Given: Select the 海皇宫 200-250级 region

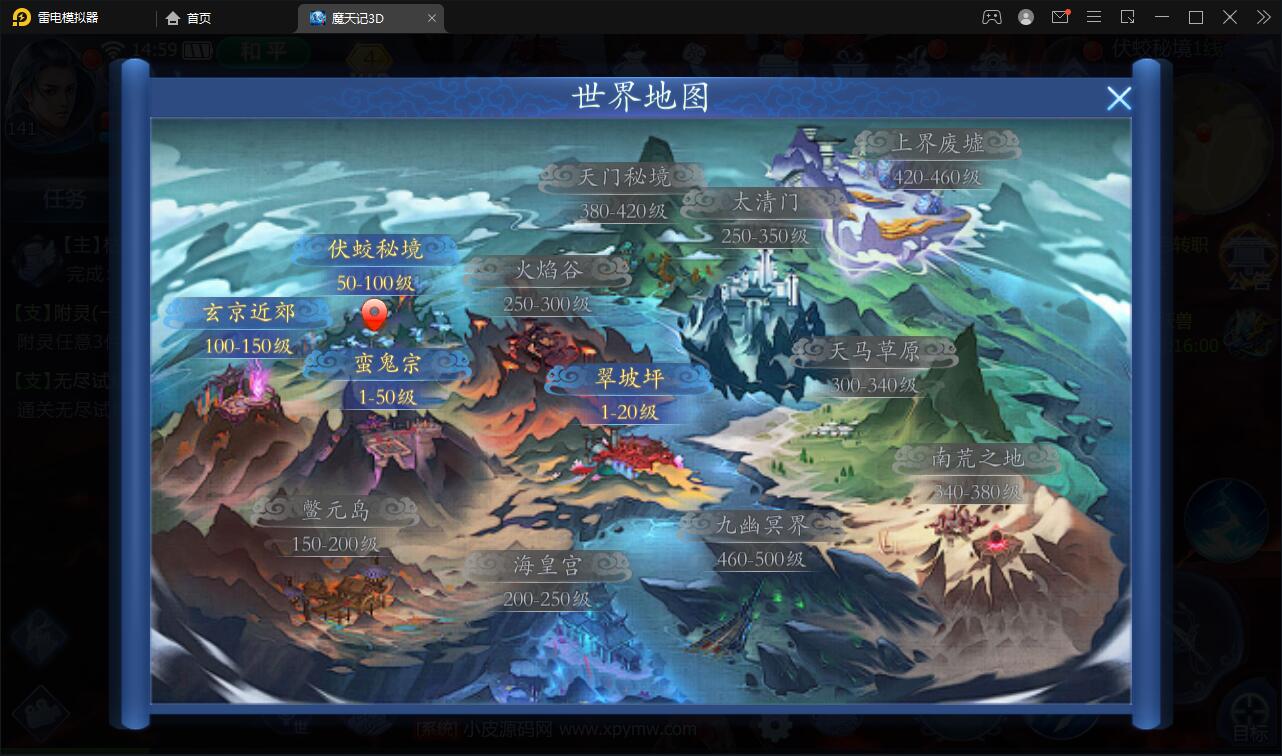Looking at the screenshot, I should click(548, 564).
